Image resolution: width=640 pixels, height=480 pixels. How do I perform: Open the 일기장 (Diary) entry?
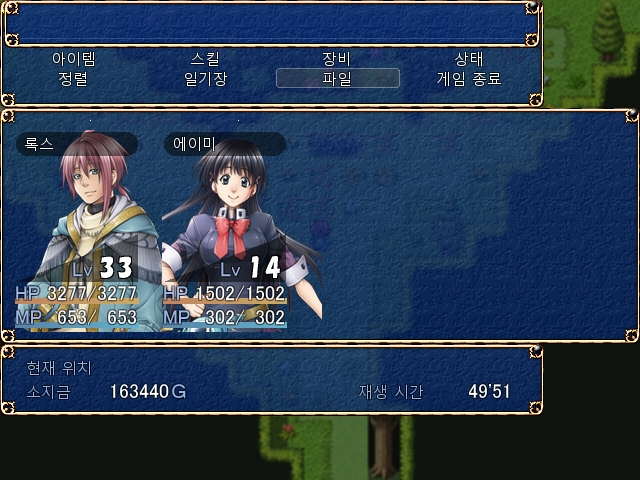(x=206, y=78)
